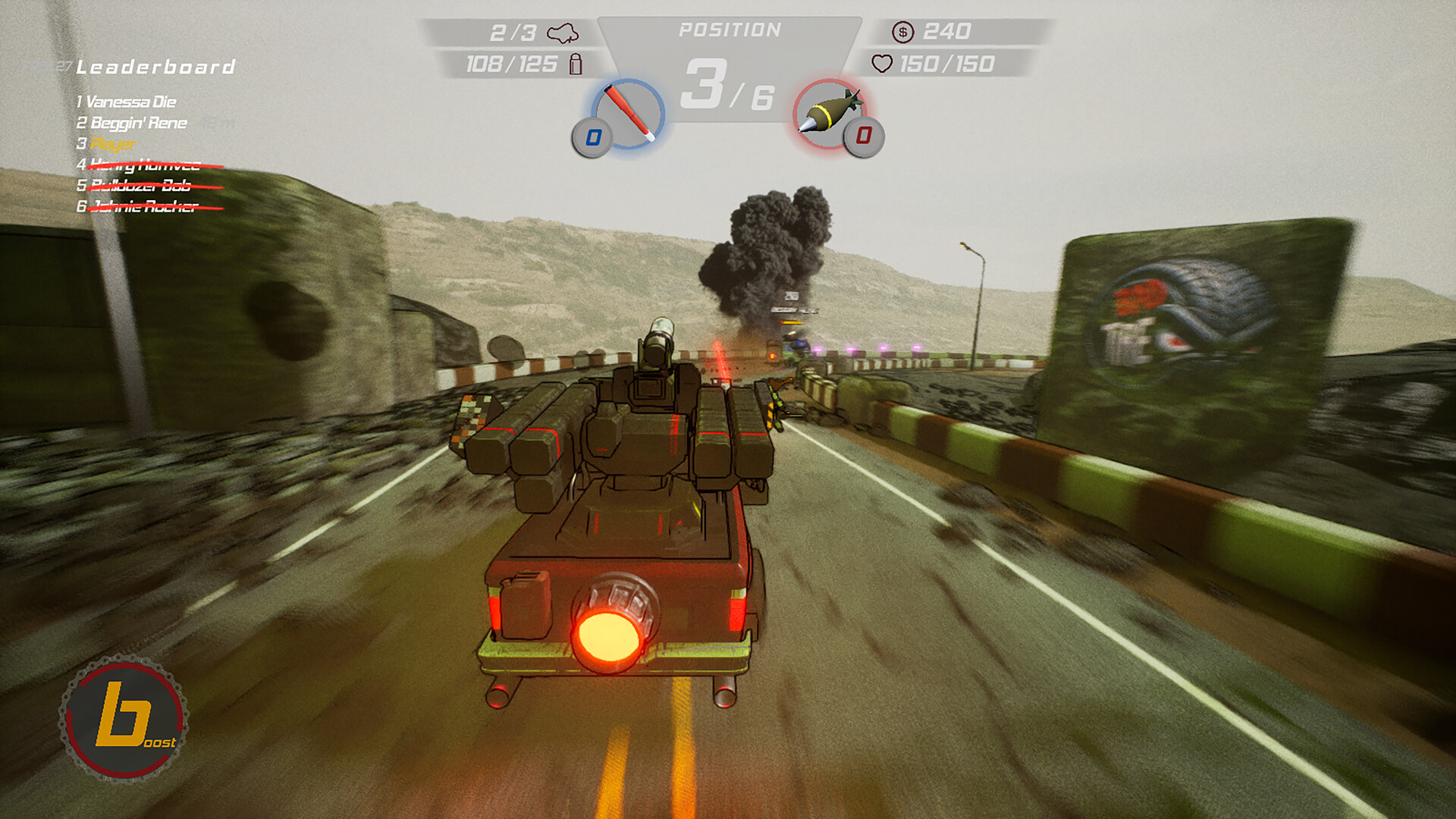
Task: Select the Player leaderboard entry
Action: coord(112,144)
